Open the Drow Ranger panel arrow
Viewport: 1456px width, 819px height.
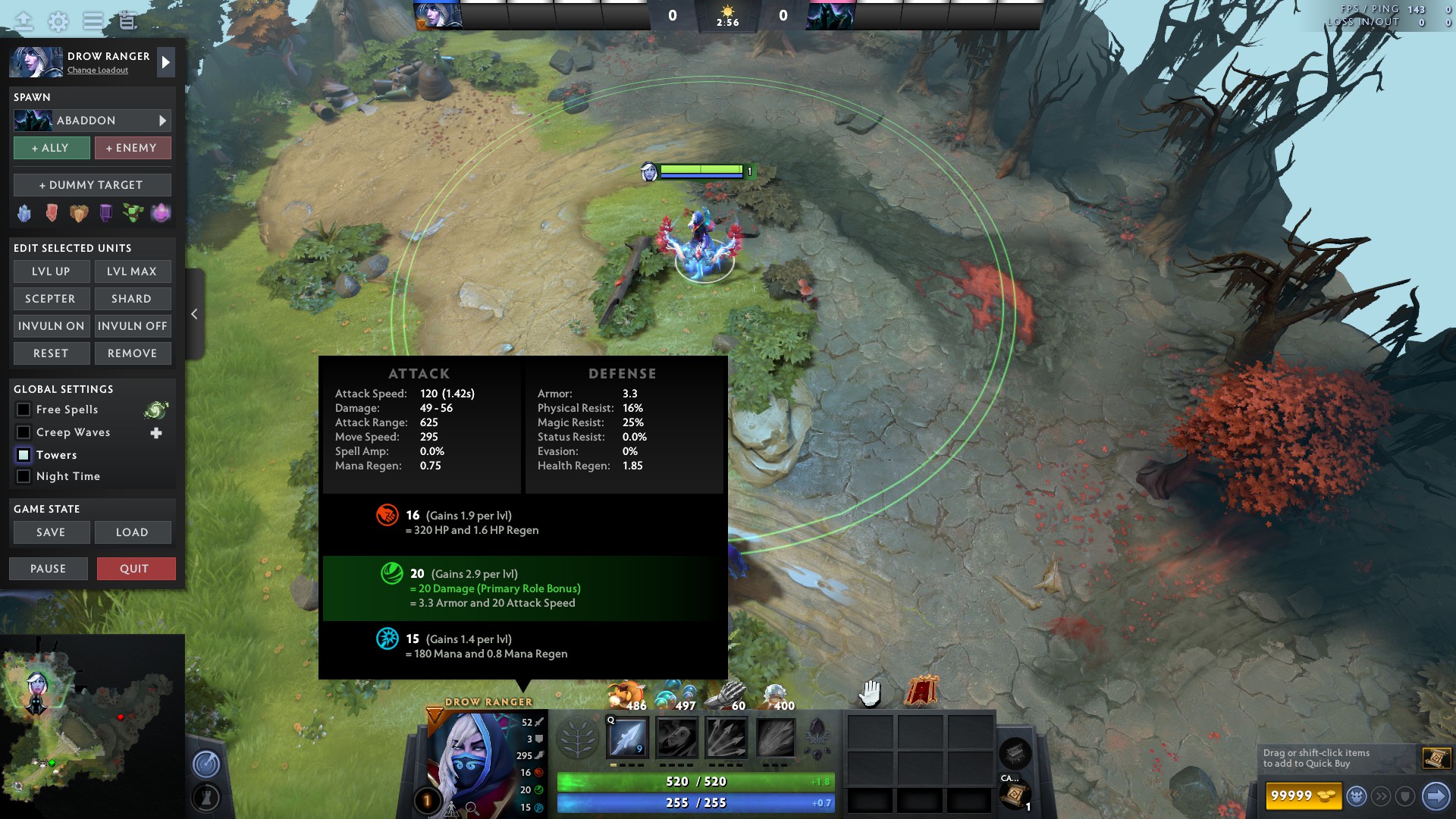click(x=165, y=62)
